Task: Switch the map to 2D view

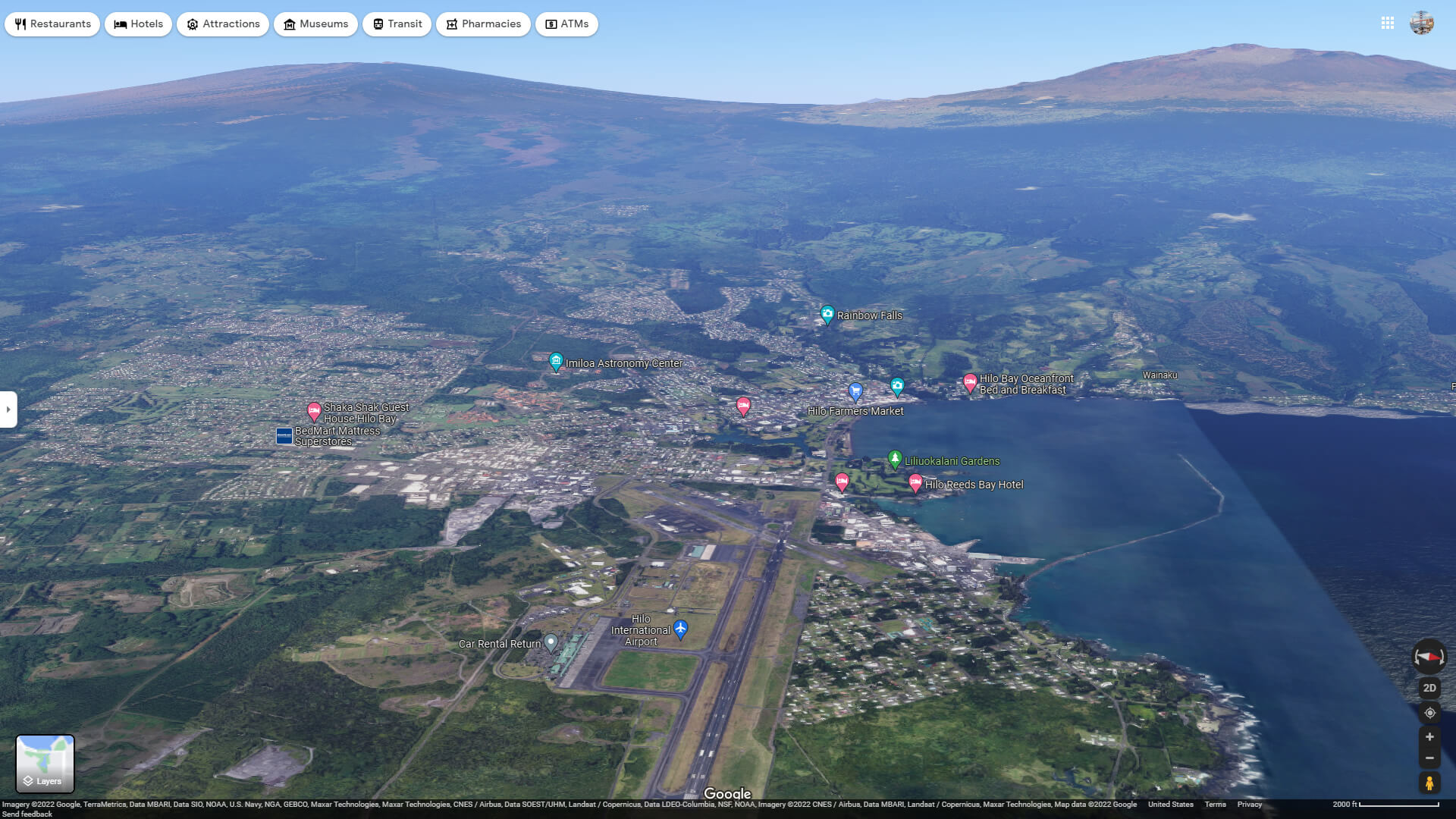Action: (1429, 687)
